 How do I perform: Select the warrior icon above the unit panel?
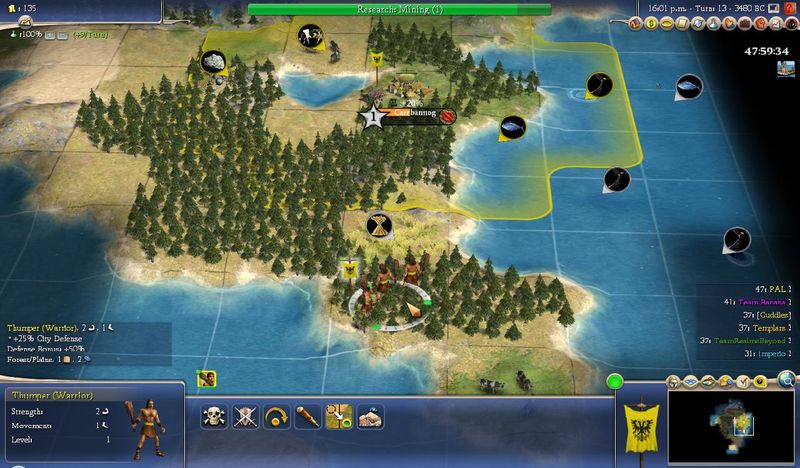(x=207, y=378)
